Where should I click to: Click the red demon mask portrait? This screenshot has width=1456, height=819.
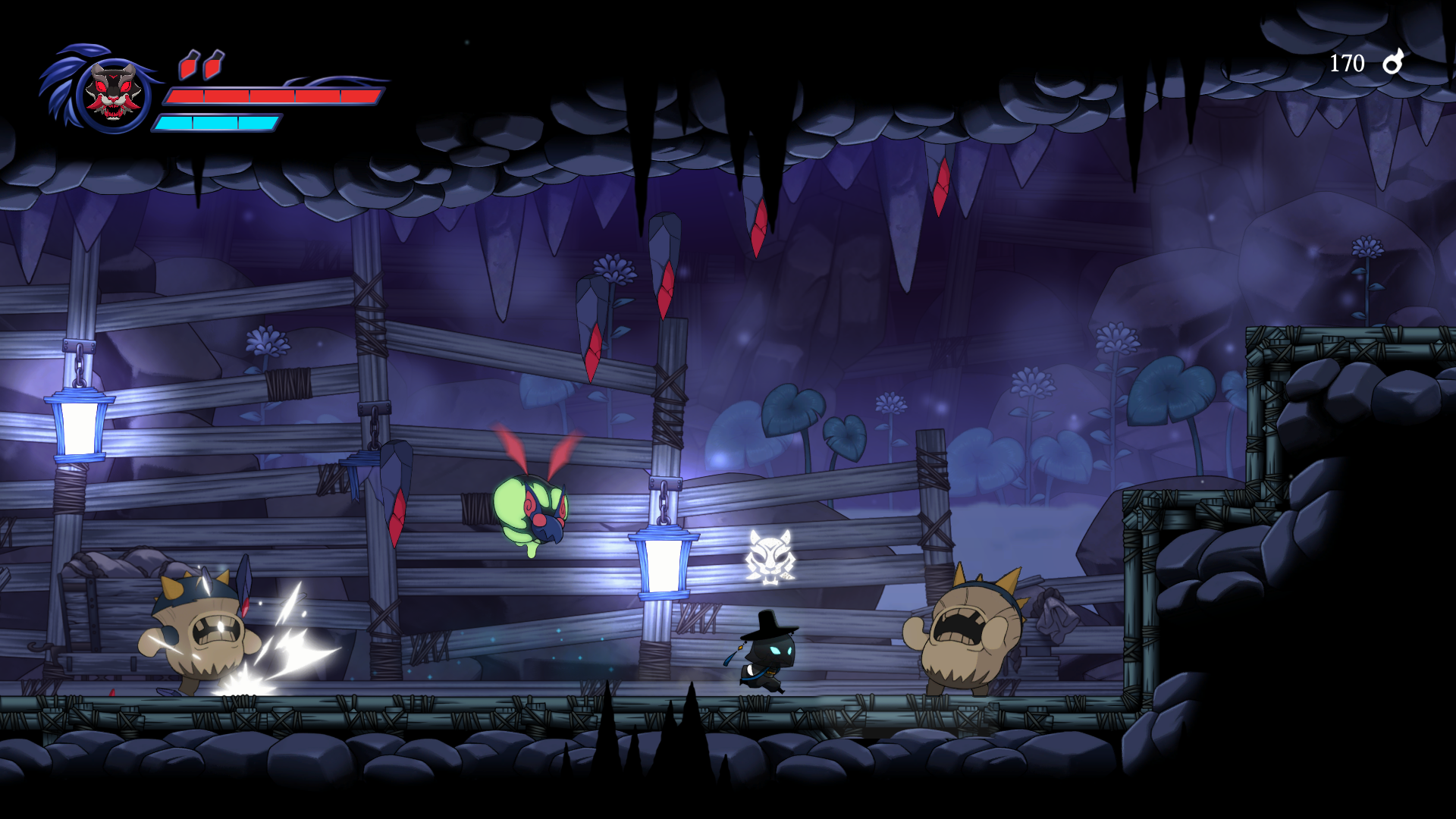pyautogui.click(x=113, y=94)
